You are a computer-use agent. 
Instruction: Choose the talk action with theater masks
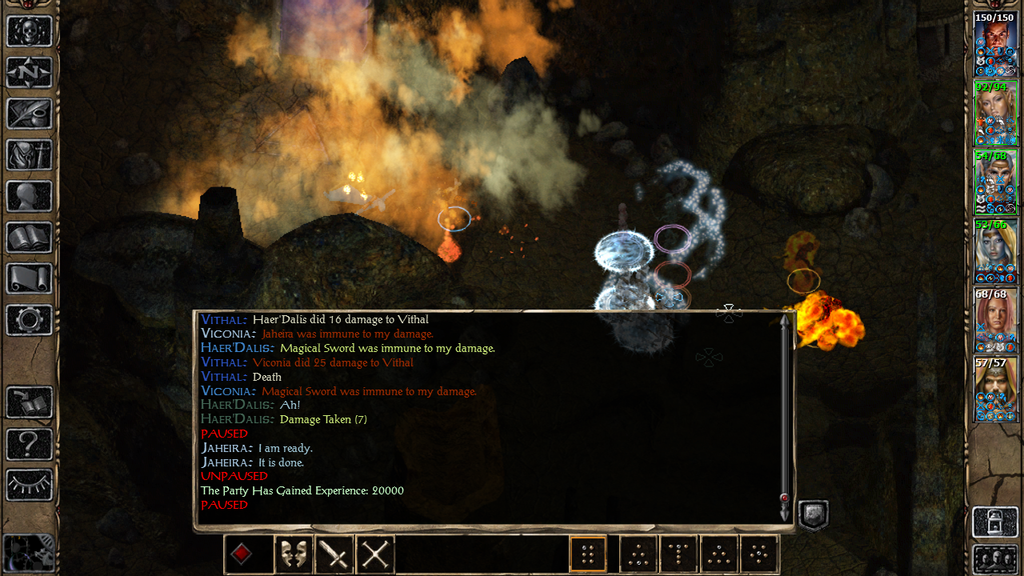tap(292, 554)
